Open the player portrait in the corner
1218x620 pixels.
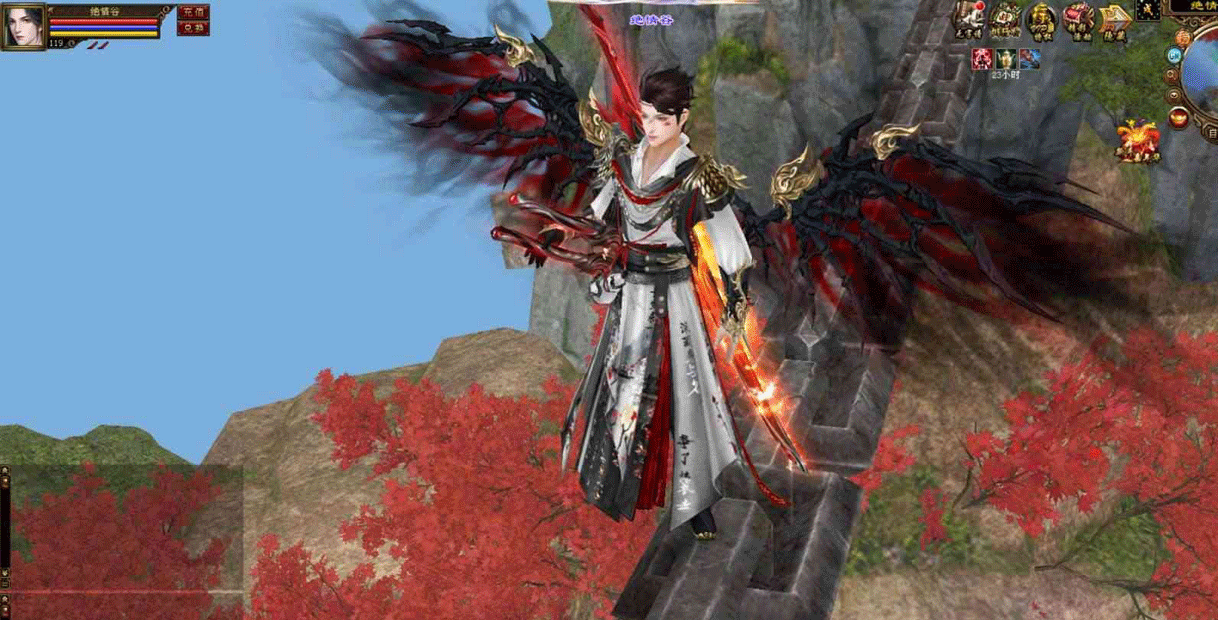24,26
